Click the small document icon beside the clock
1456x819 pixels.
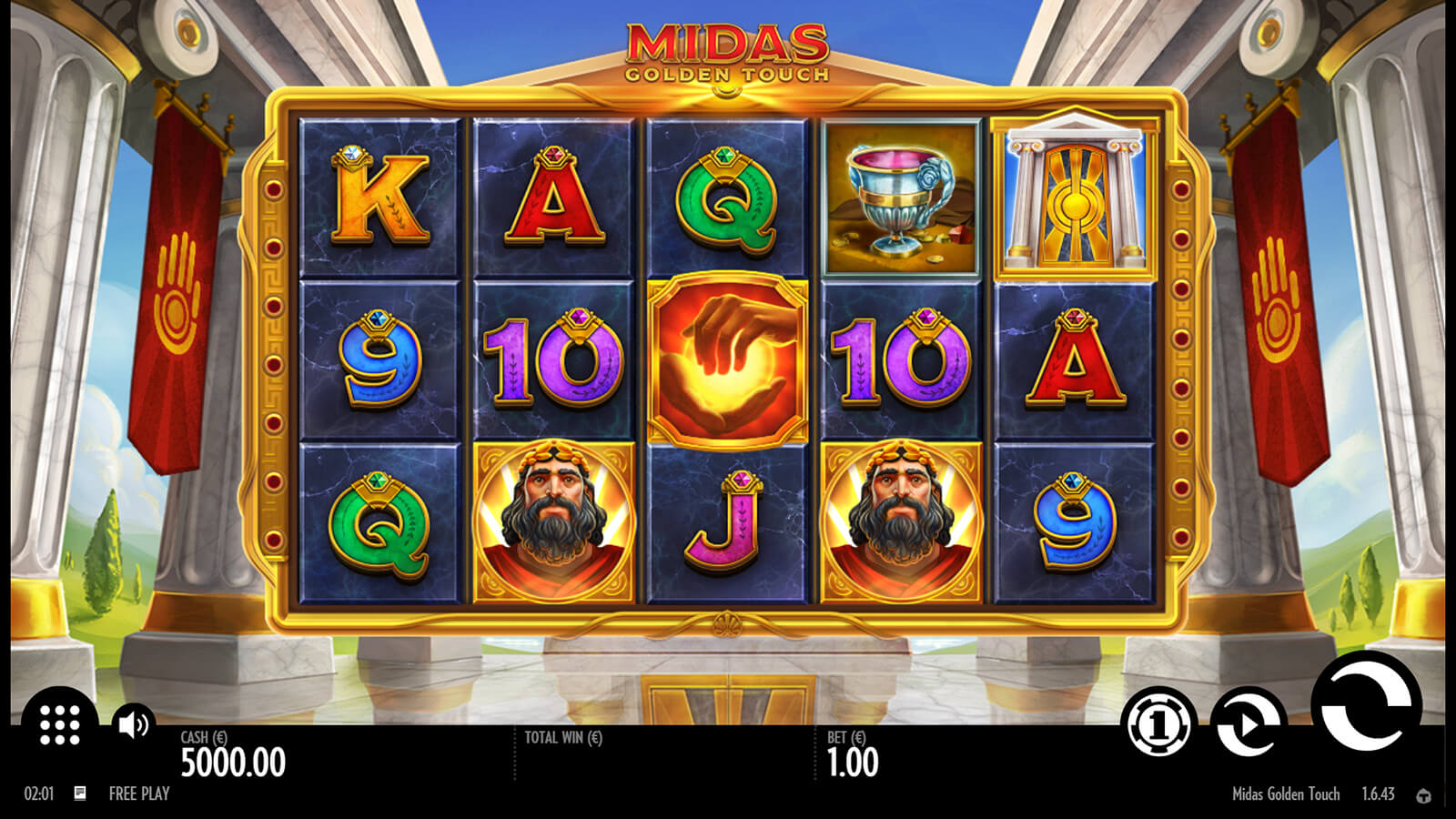point(80,794)
